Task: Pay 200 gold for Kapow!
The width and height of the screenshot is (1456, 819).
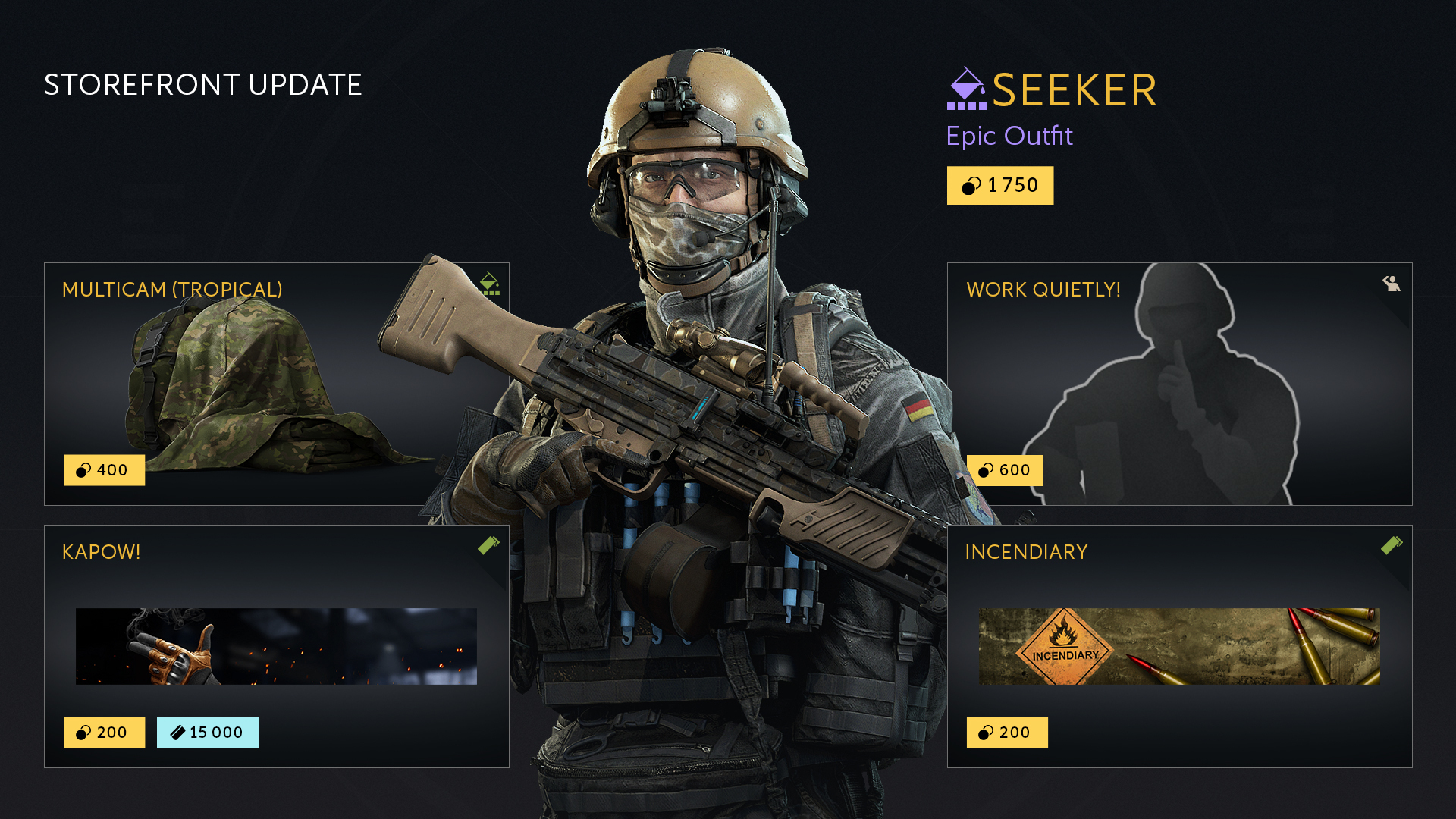Action: pos(104,733)
